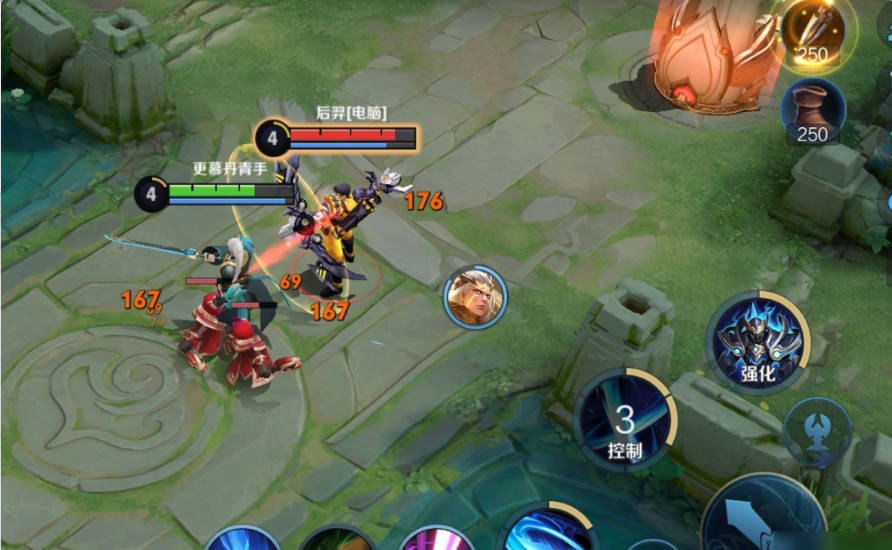The height and width of the screenshot is (550, 892).
Task: Activate the green leaf ability icon
Action: click(337, 541)
